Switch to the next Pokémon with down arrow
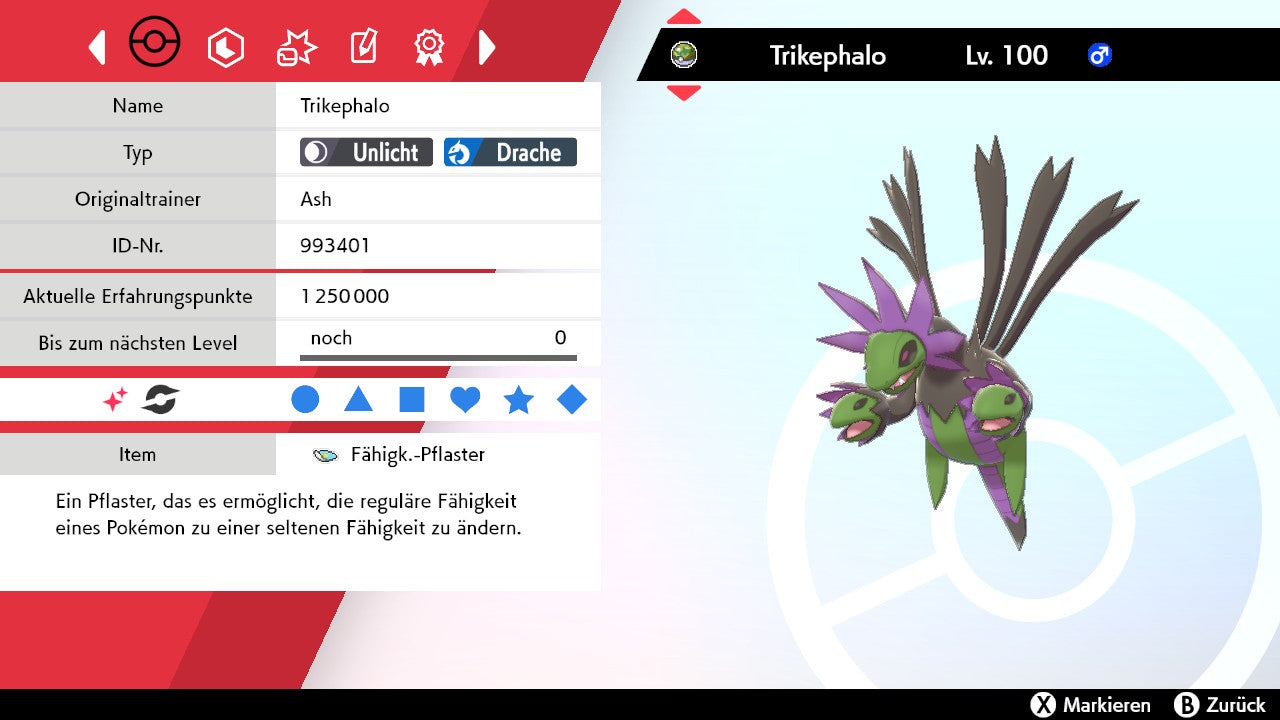 coord(684,93)
